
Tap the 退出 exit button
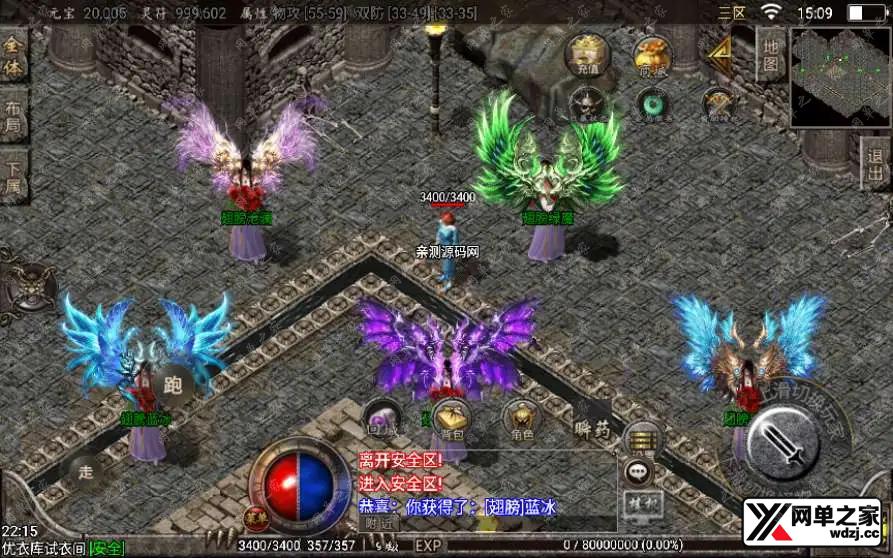(875, 162)
